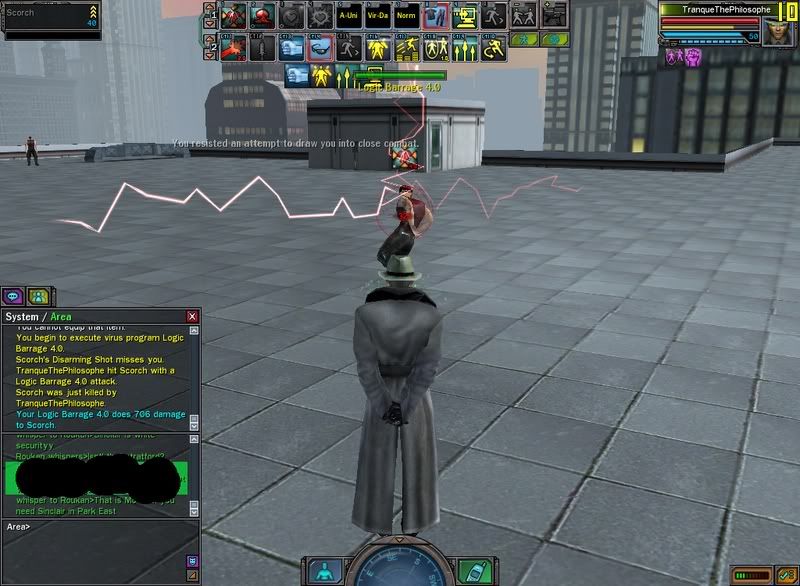The height and width of the screenshot is (586, 800).
Task: Use the green computer terminal hotbar icon
Action: (x=465, y=16)
